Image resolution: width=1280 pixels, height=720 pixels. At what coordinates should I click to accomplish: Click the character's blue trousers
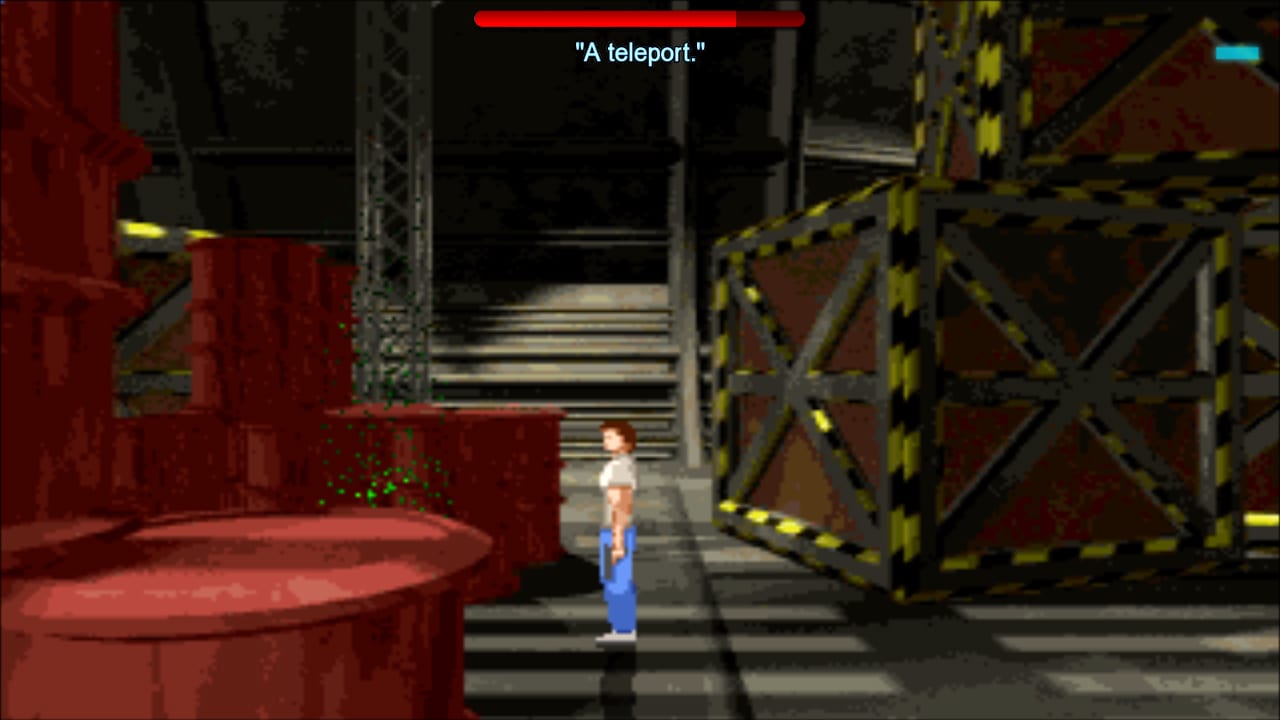click(x=620, y=580)
